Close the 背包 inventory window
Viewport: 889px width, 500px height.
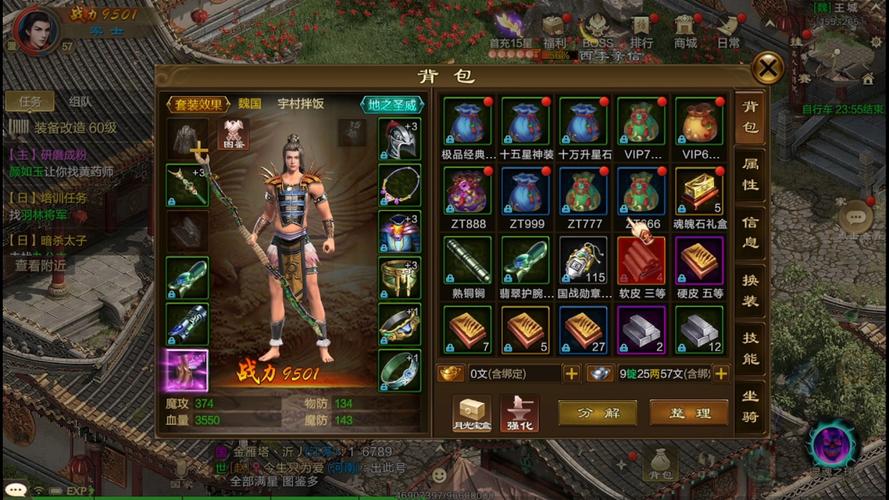(x=767, y=68)
